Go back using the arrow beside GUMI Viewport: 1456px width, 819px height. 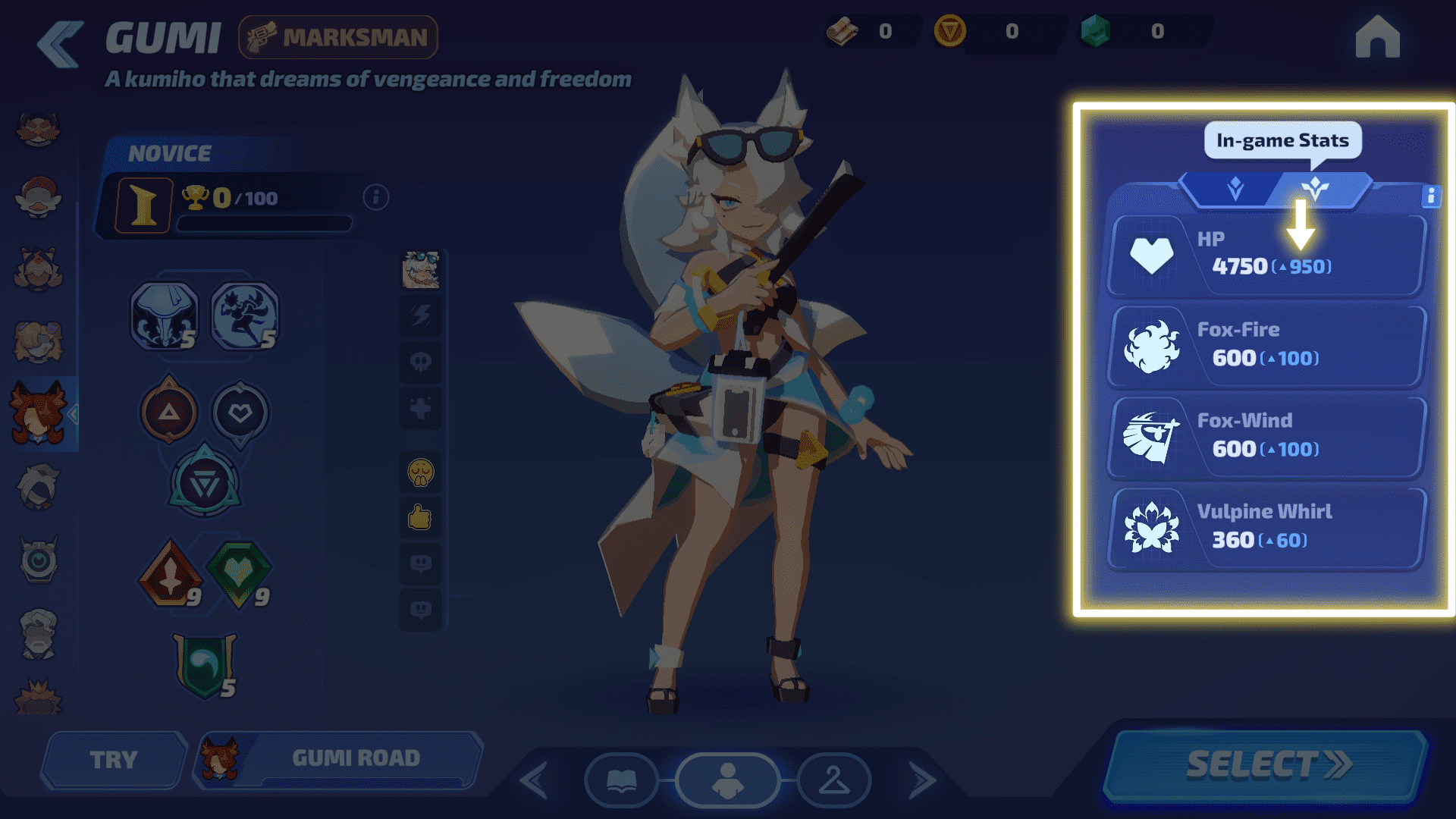point(60,44)
